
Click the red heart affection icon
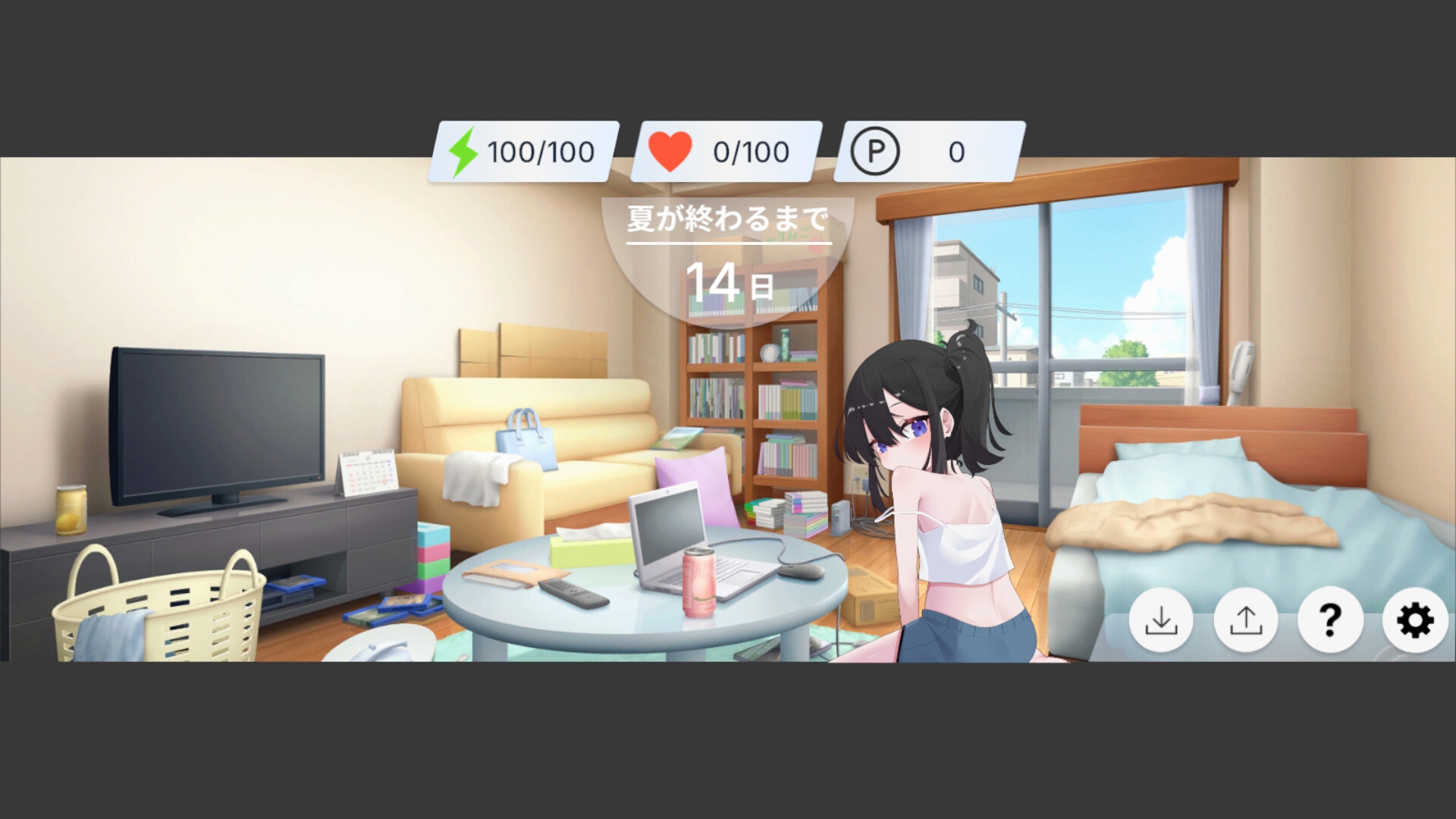[x=669, y=150]
